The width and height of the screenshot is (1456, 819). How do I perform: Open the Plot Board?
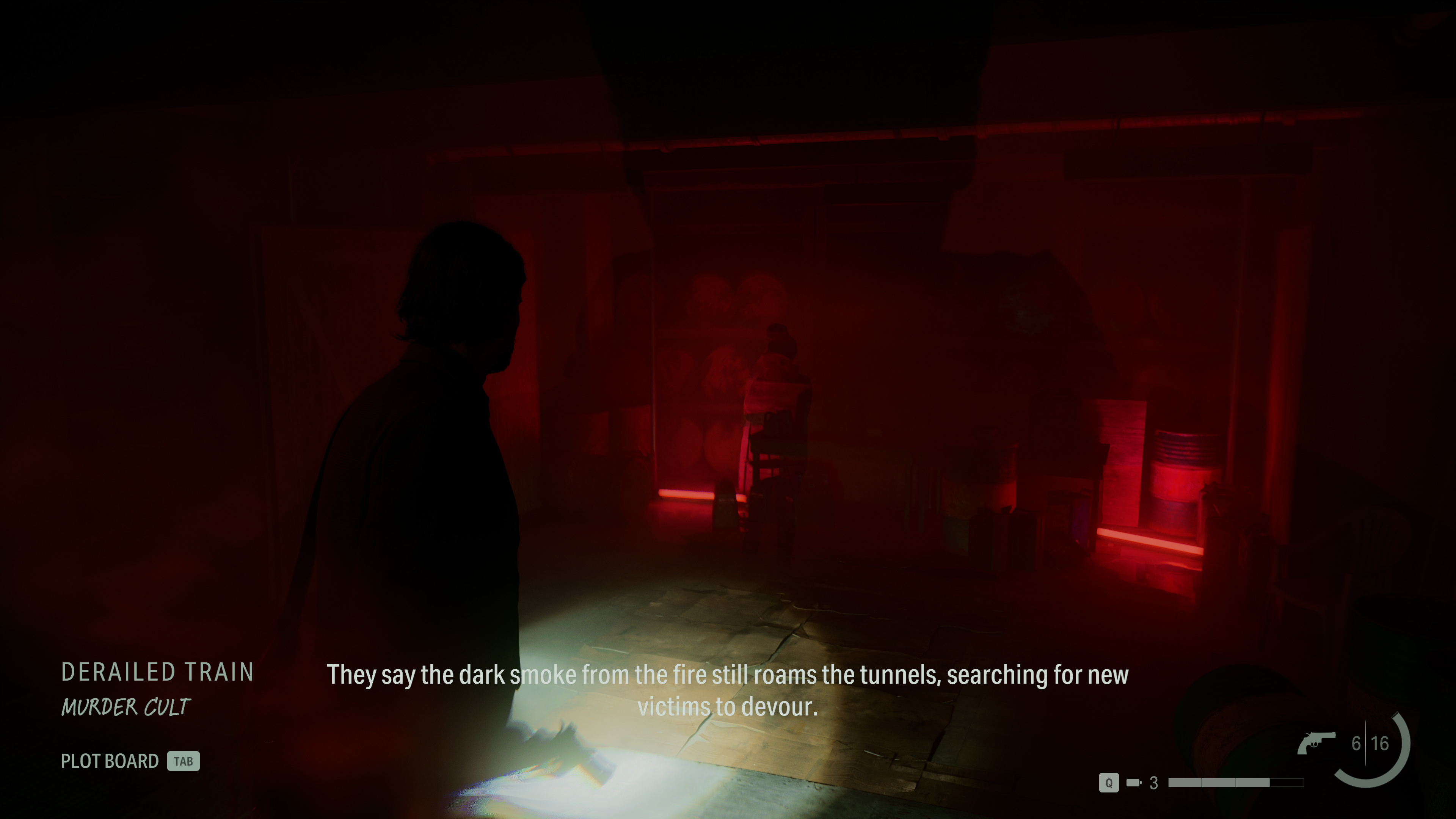pos(111,761)
